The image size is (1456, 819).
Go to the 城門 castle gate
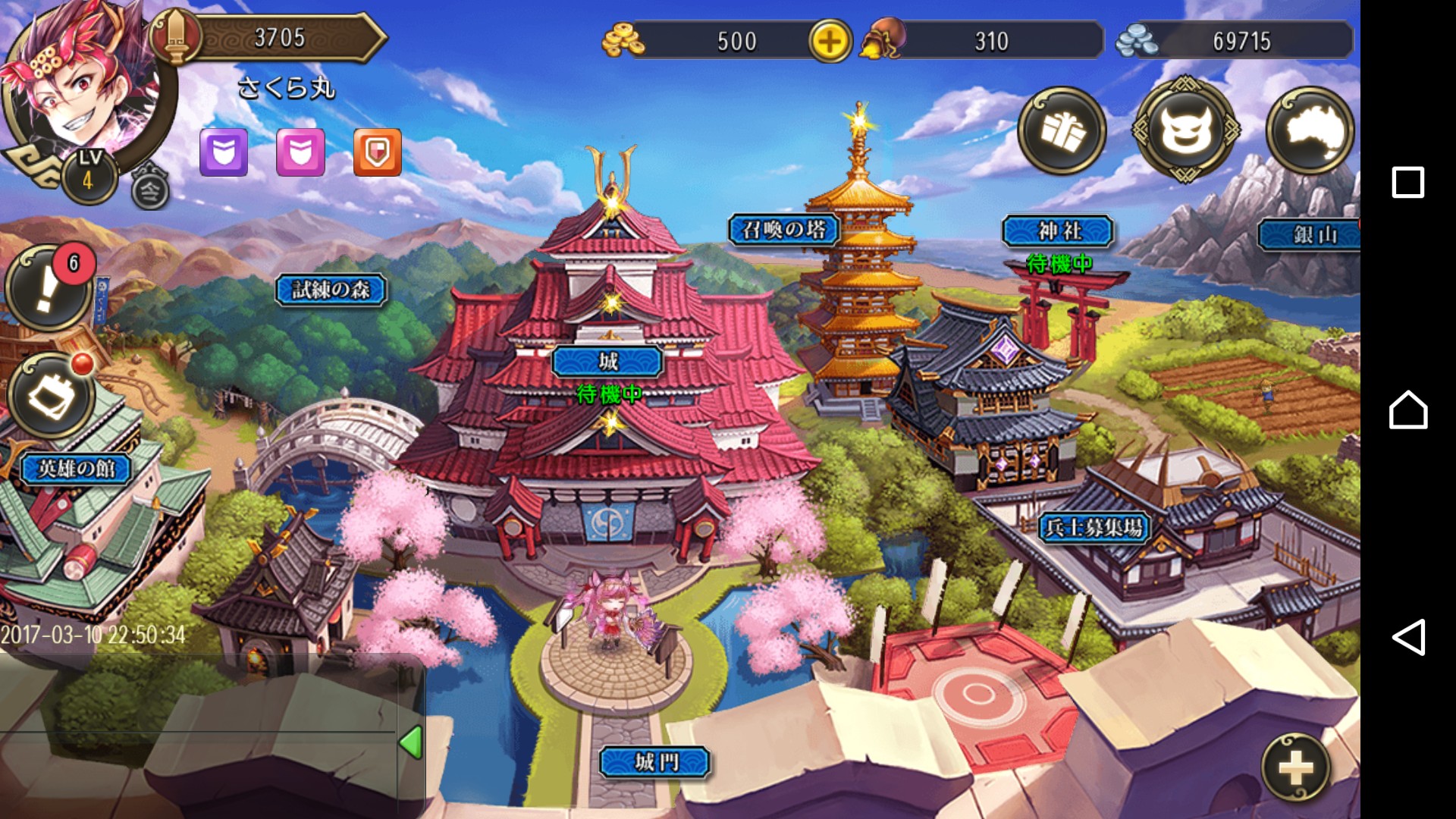[x=655, y=762]
